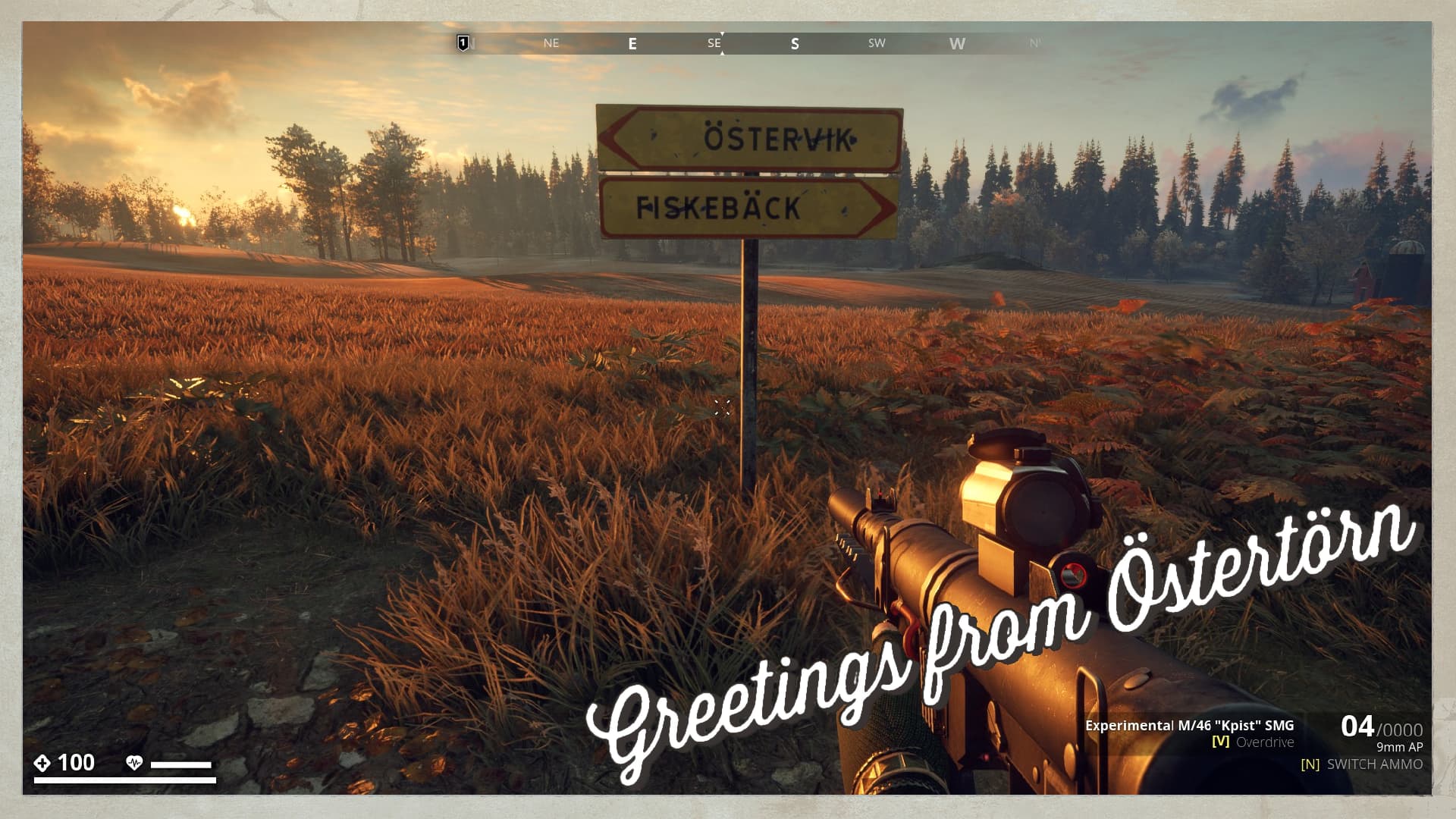Screen dimensions: 1456x819
Task: Select the Experimental M/46 "Kpist" SMG weapon label
Action: (1189, 725)
